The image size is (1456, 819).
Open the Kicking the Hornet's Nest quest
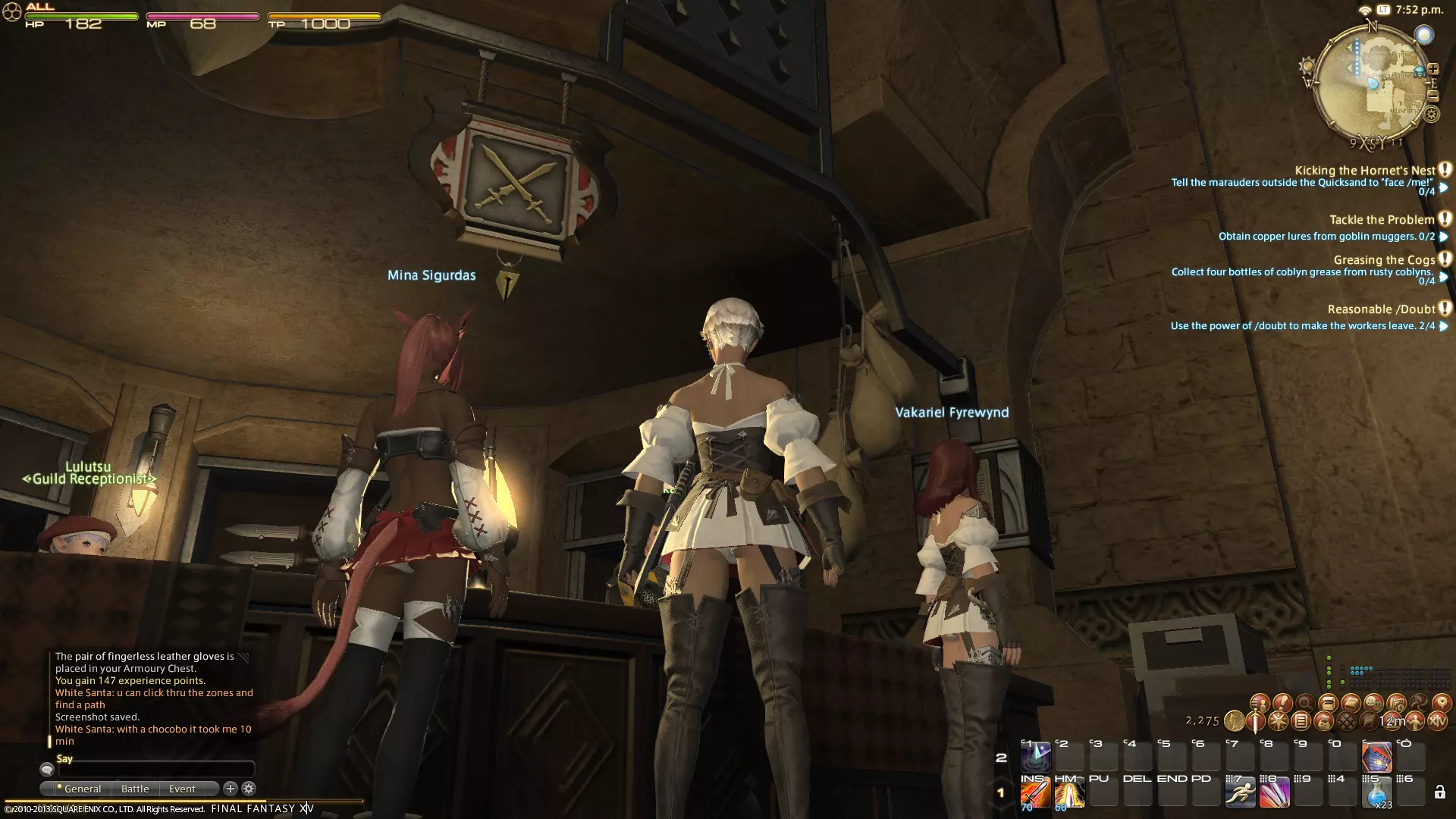pyautogui.click(x=1364, y=171)
